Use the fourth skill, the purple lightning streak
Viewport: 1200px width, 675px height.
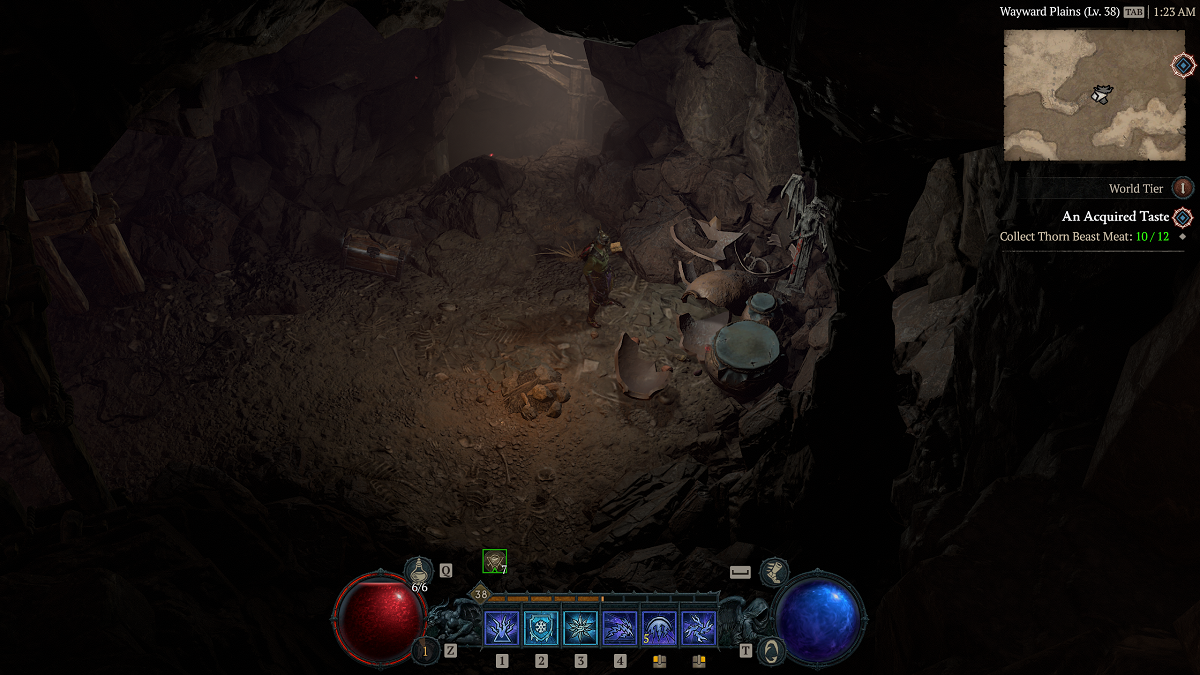(620, 629)
